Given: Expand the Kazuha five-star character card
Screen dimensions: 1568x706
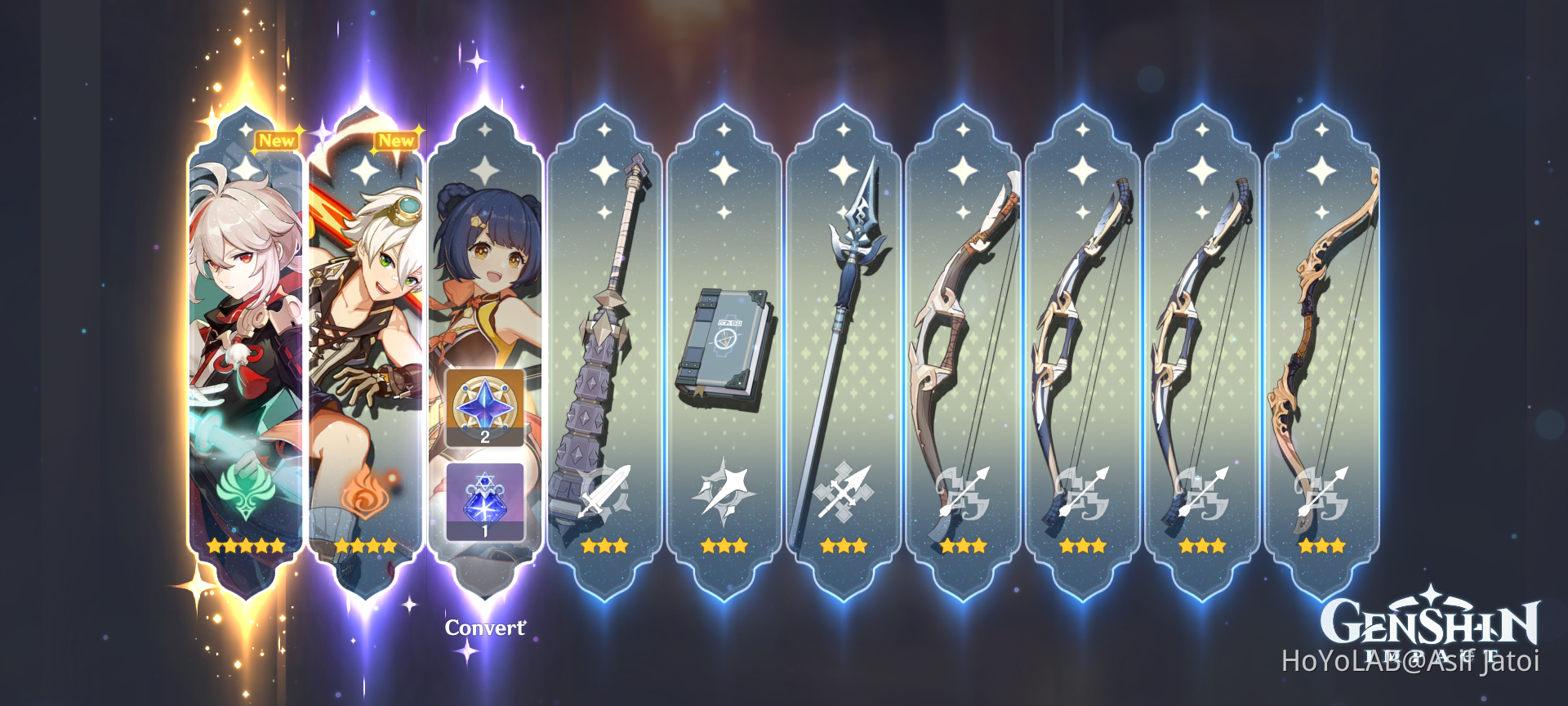Looking at the screenshot, I should 242,327.
